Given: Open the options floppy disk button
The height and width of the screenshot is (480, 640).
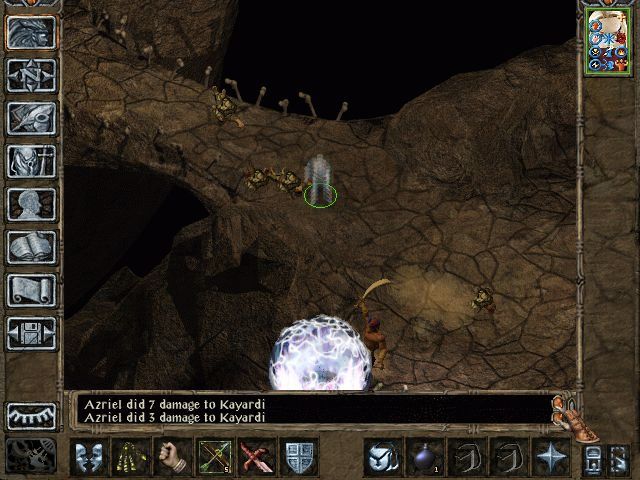Looking at the screenshot, I should [x=31, y=333].
